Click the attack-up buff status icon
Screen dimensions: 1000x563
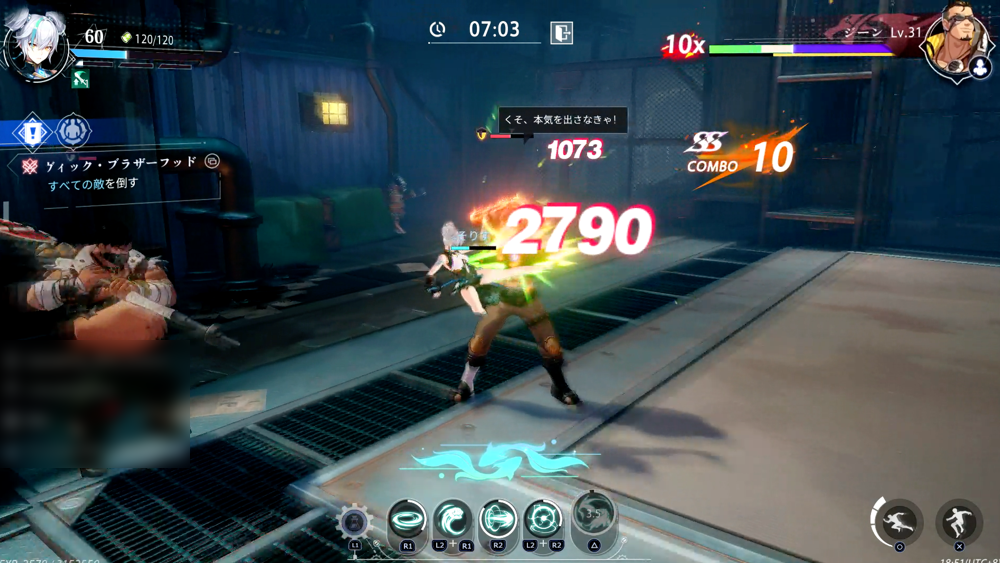click(x=81, y=80)
